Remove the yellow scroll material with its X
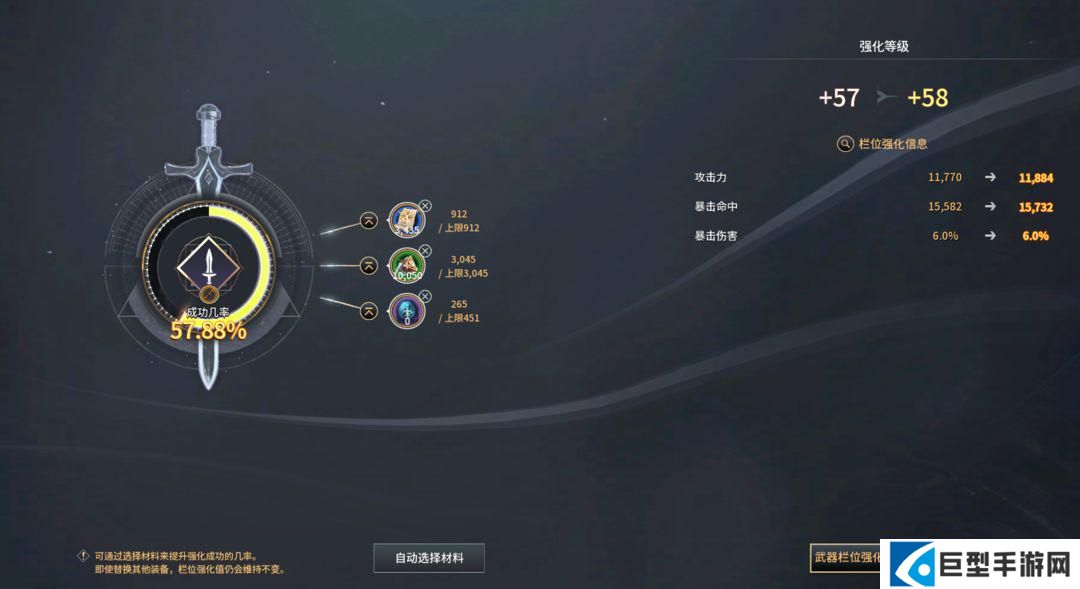 (x=425, y=205)
